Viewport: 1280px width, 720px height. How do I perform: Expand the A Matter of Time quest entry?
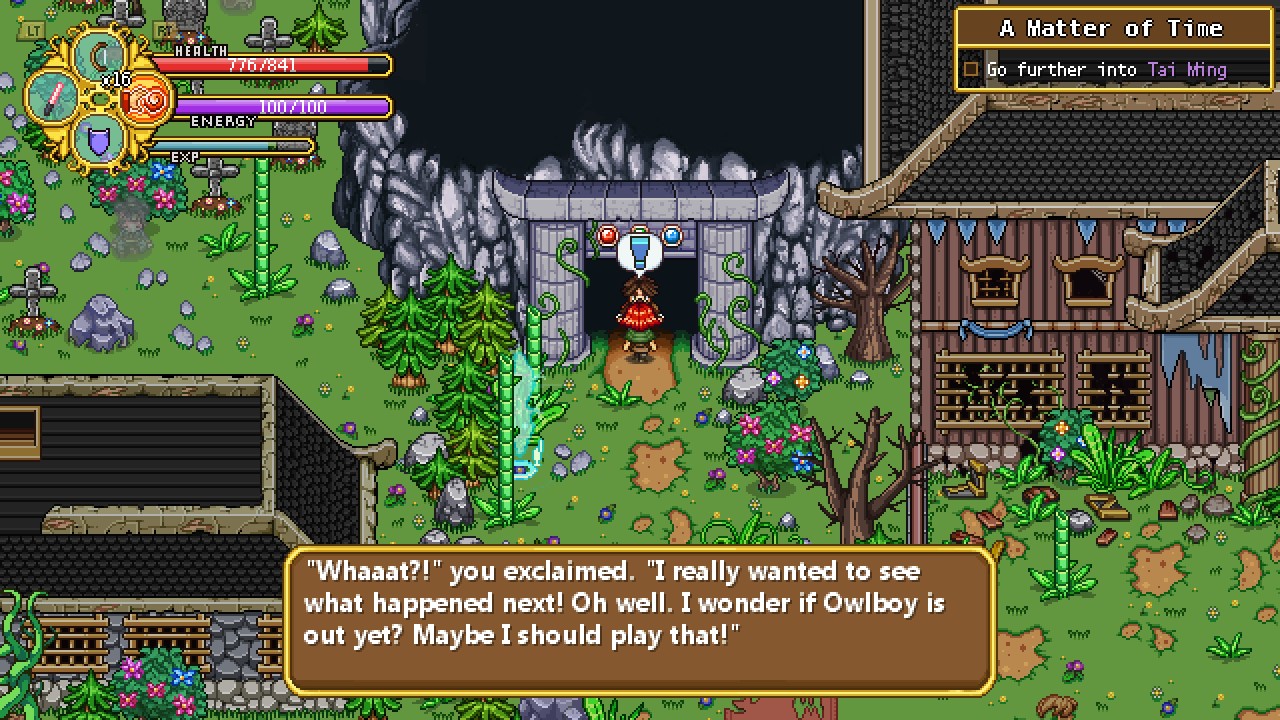pyautogui.click(x=1113, y=28)
